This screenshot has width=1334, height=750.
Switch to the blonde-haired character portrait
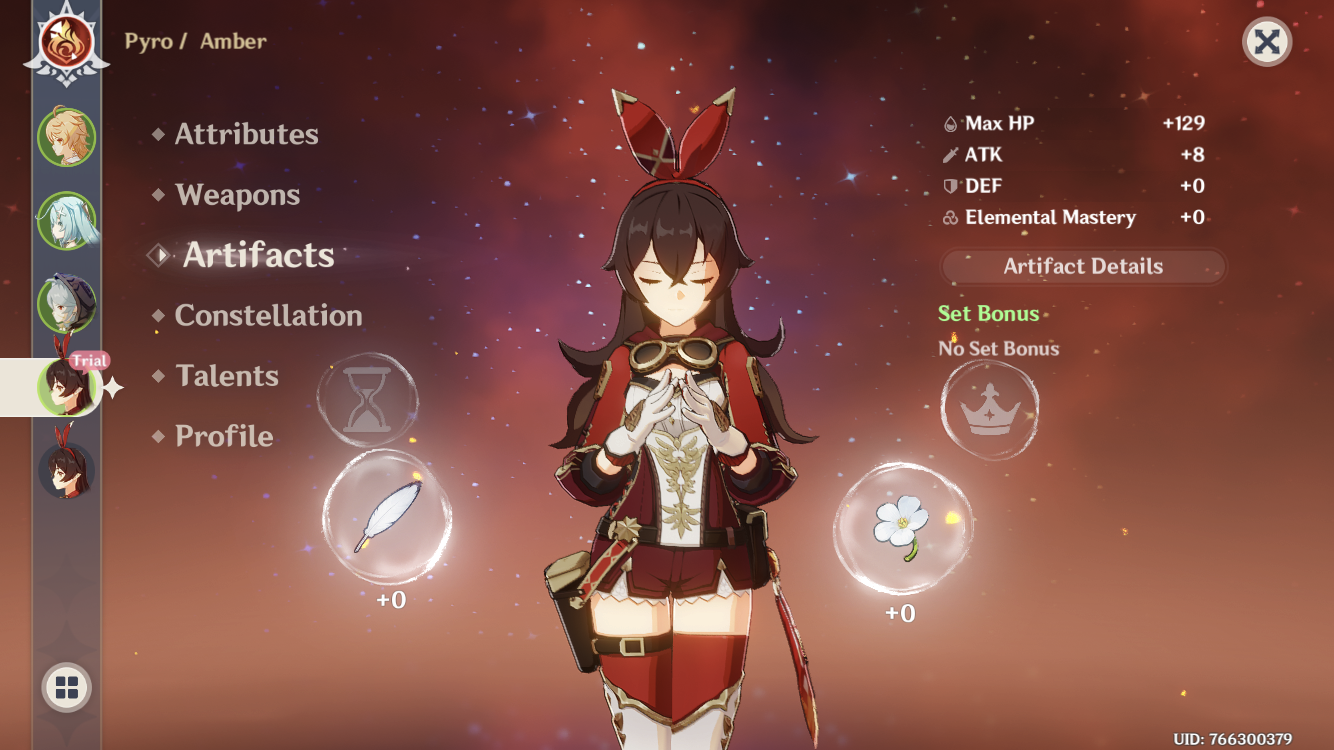(66, 138)
